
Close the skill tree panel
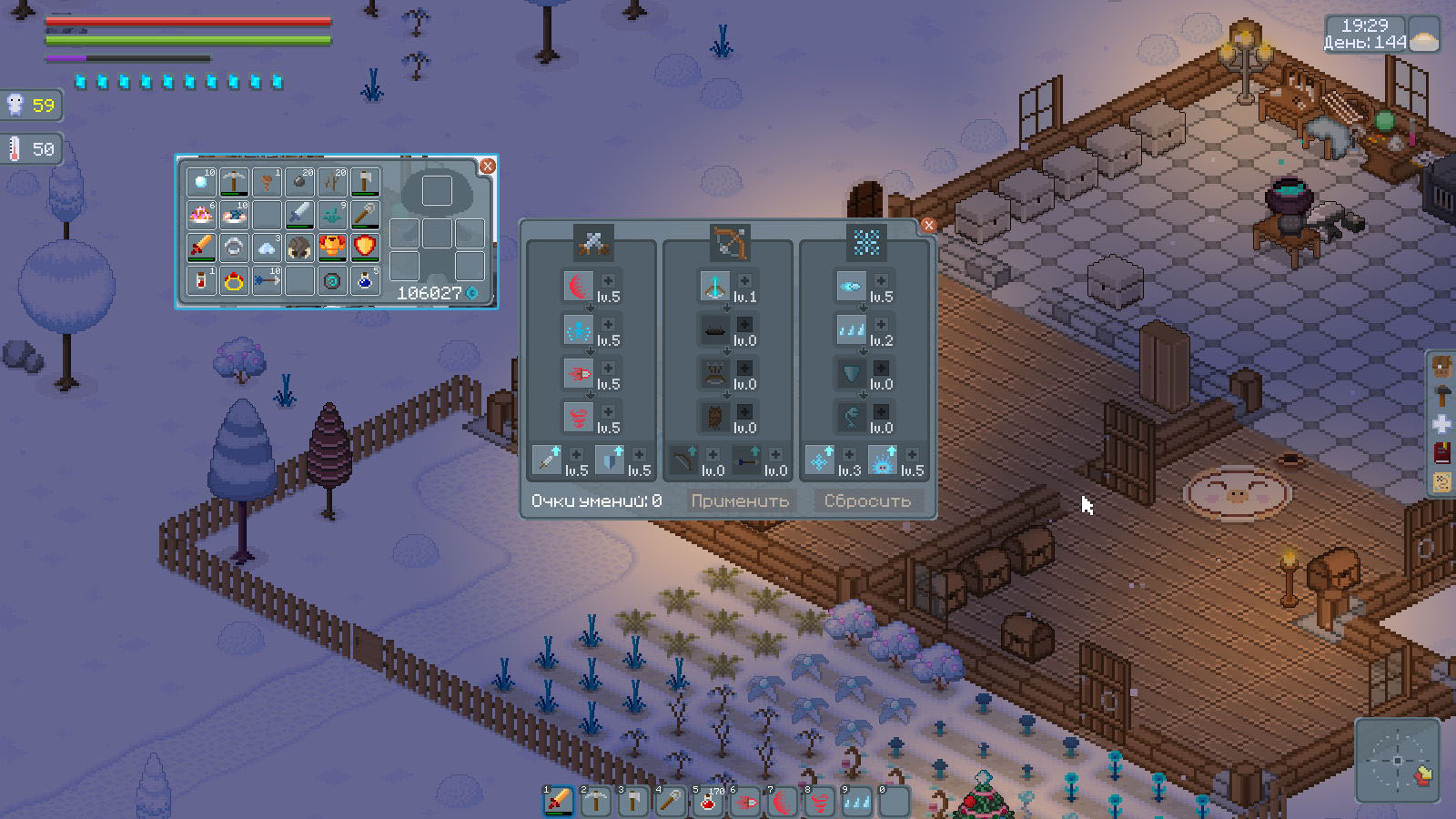coord(928,226)
